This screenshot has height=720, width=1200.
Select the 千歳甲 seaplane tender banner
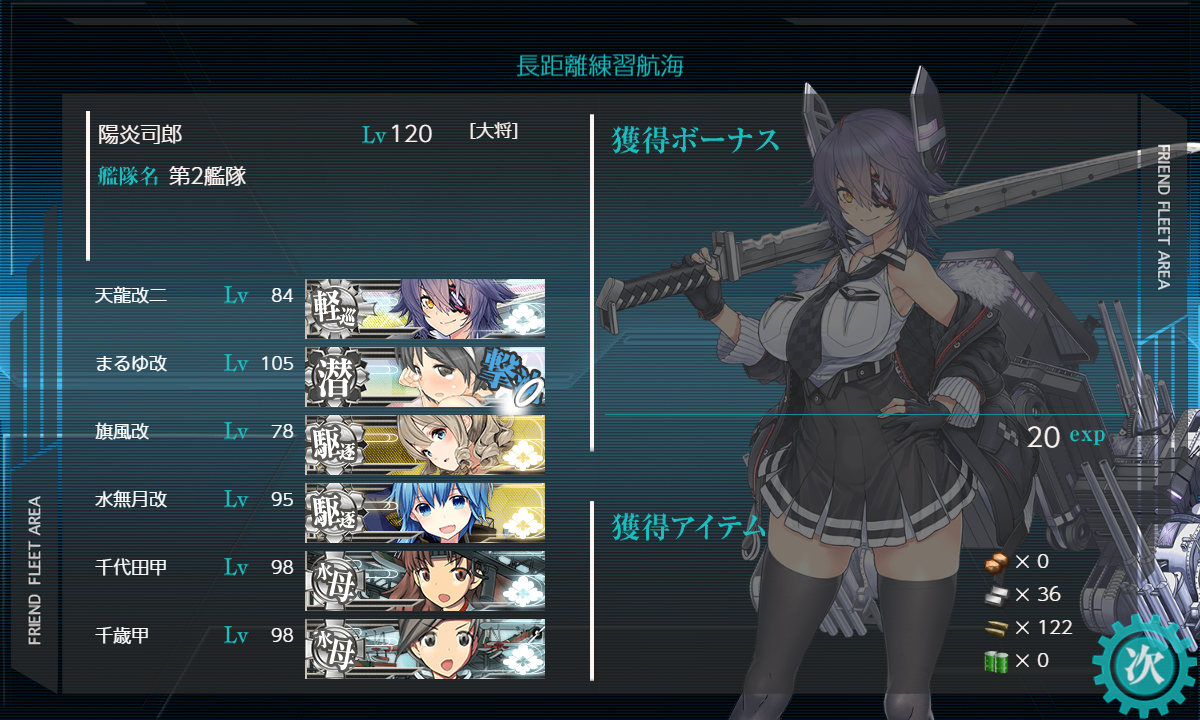[425, 647]
